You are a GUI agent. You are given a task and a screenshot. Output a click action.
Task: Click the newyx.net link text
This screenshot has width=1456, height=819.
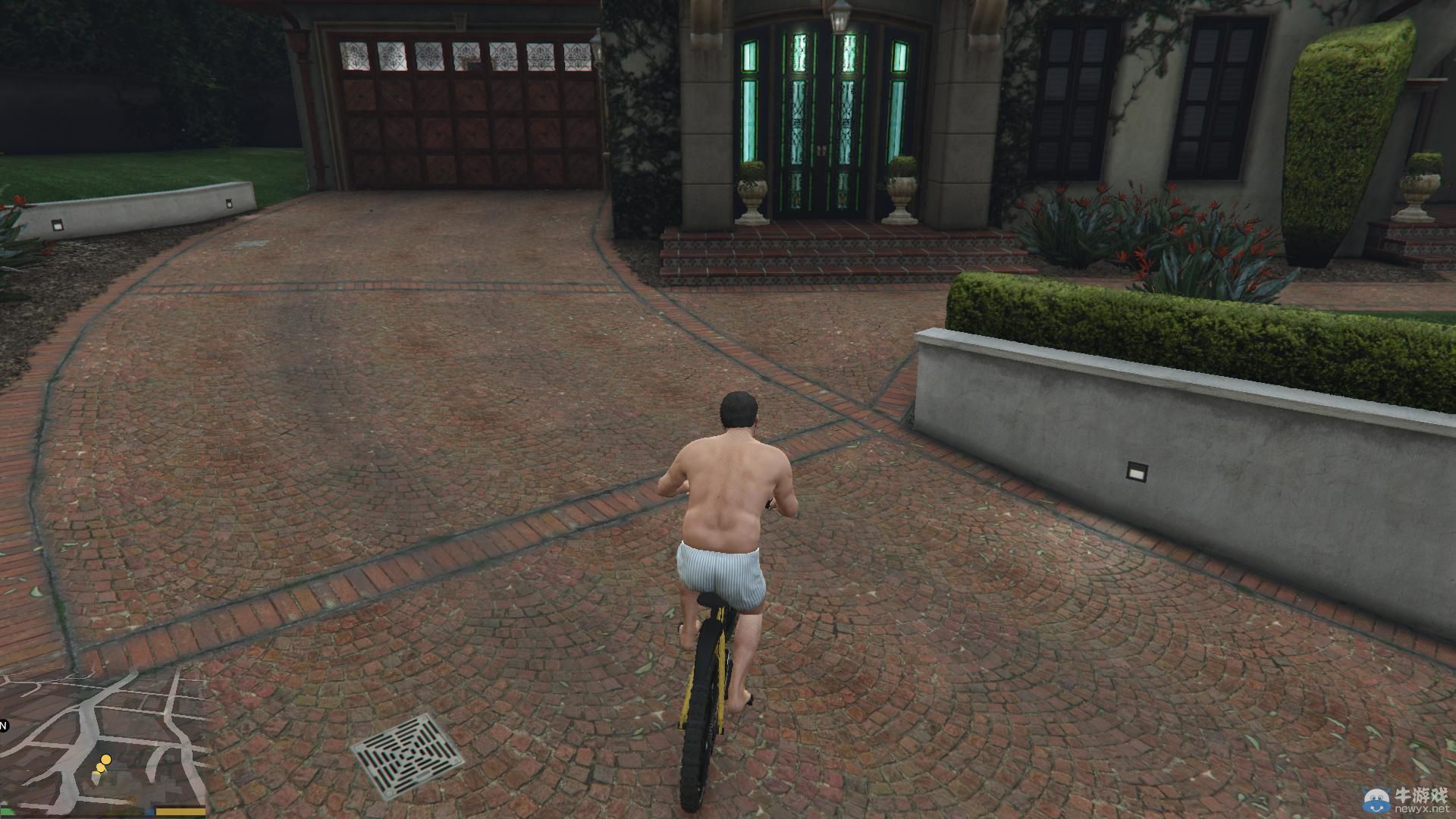coord(1423,808)
